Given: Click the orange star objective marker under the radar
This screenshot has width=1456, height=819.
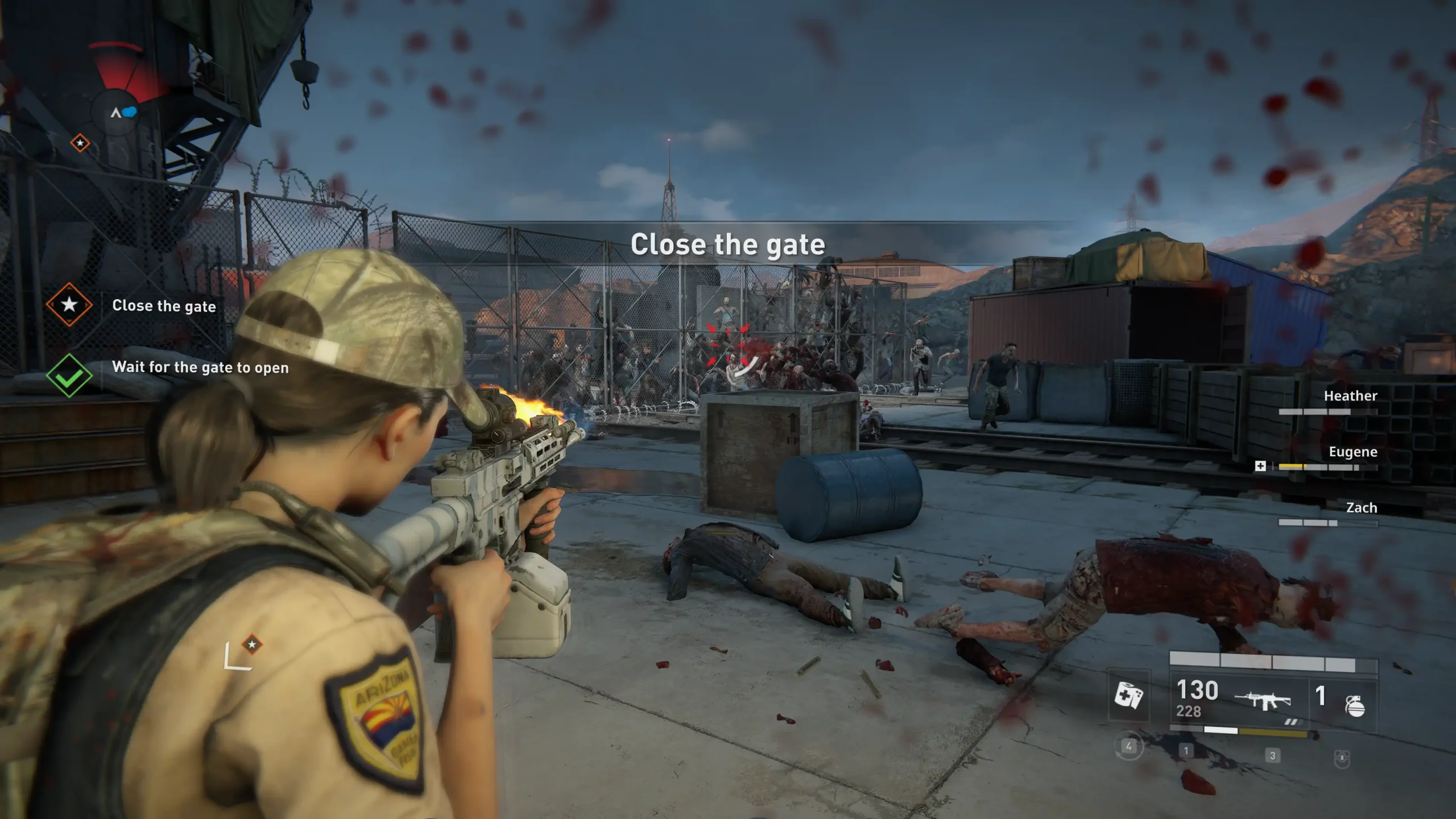Looking at the screenshot, I should coord(80,143).
